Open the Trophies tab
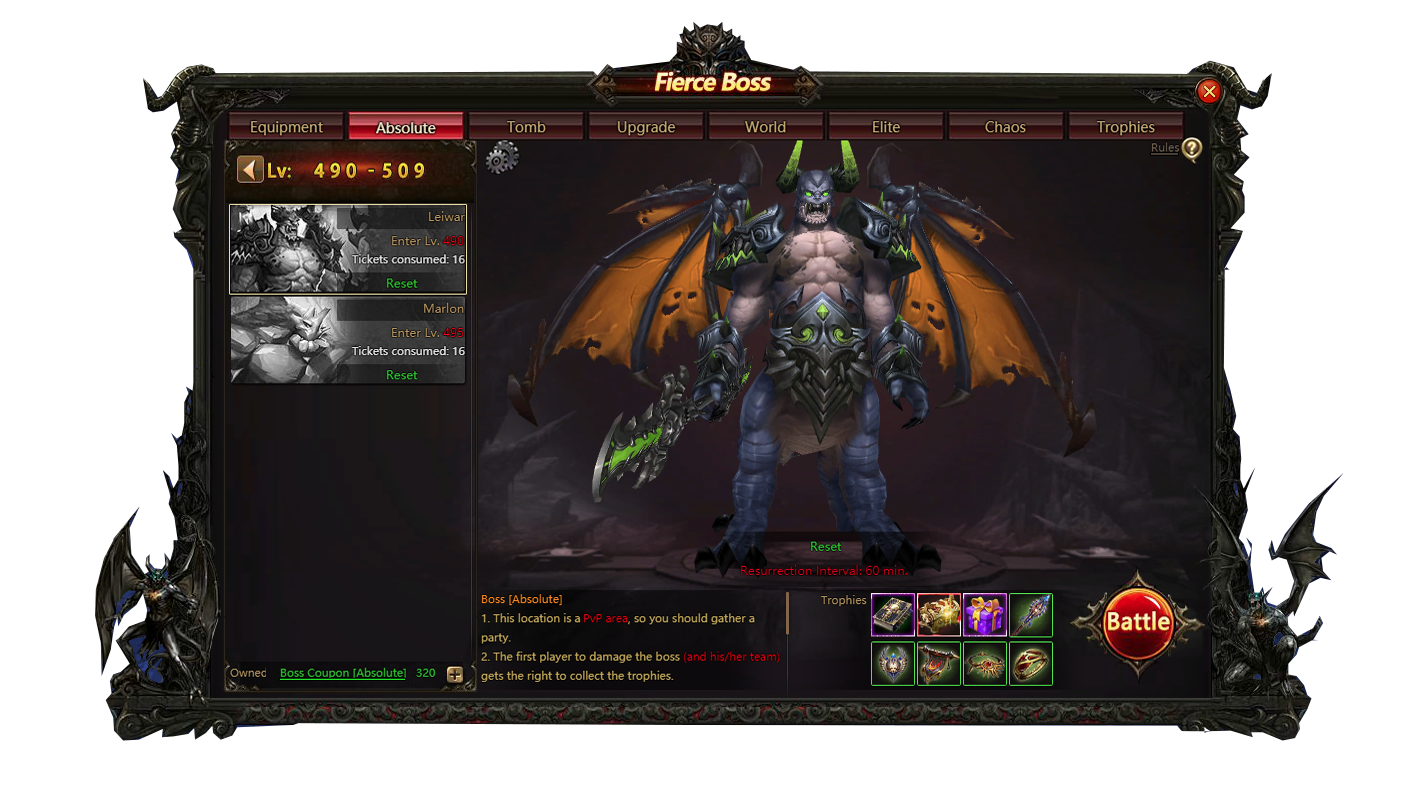Viewport: 1409px width, 807px height. (x=1125, y=127)
